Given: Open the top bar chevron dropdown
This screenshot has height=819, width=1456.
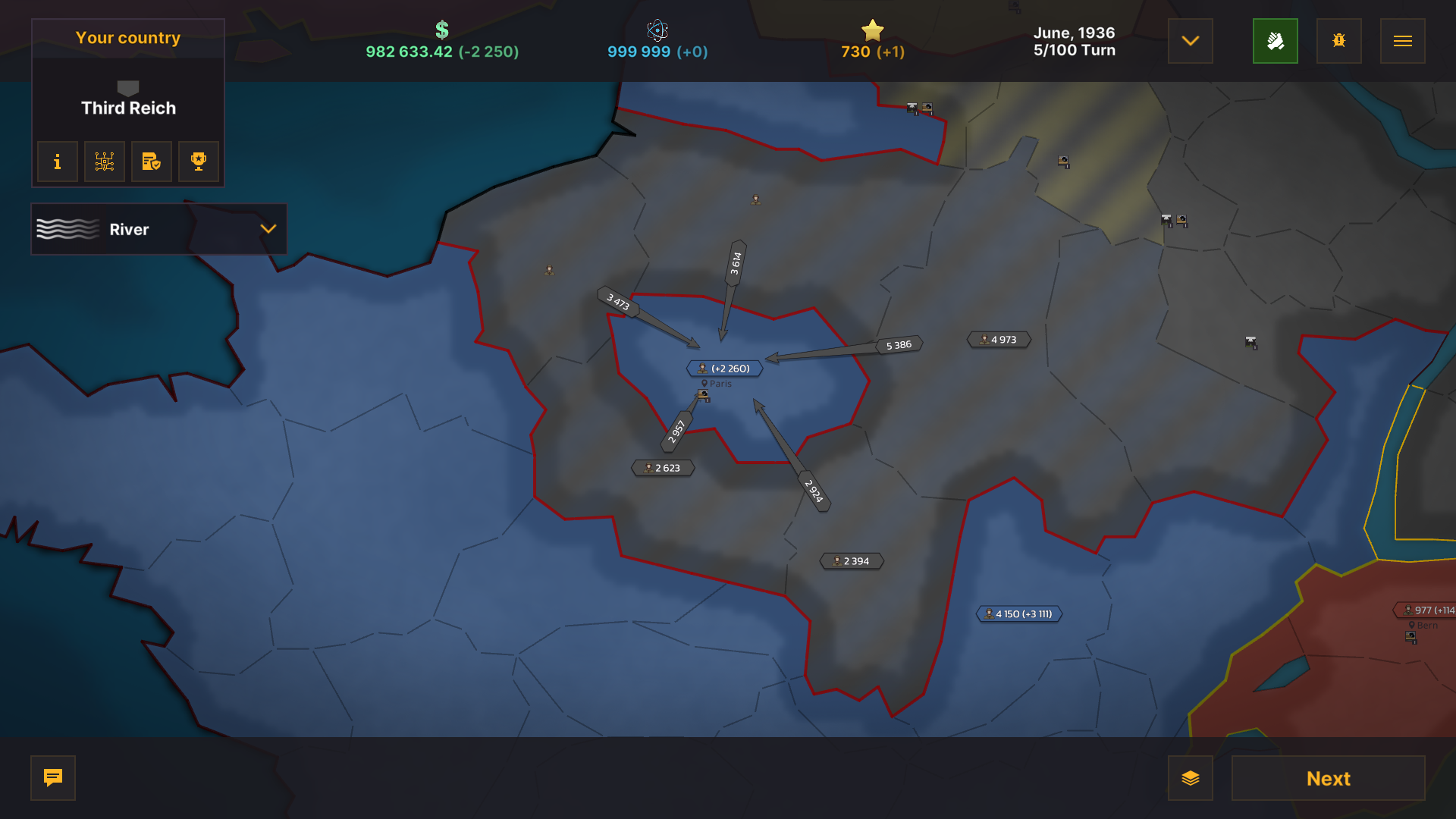Looking at the screenshot, I should point(1190,42).
